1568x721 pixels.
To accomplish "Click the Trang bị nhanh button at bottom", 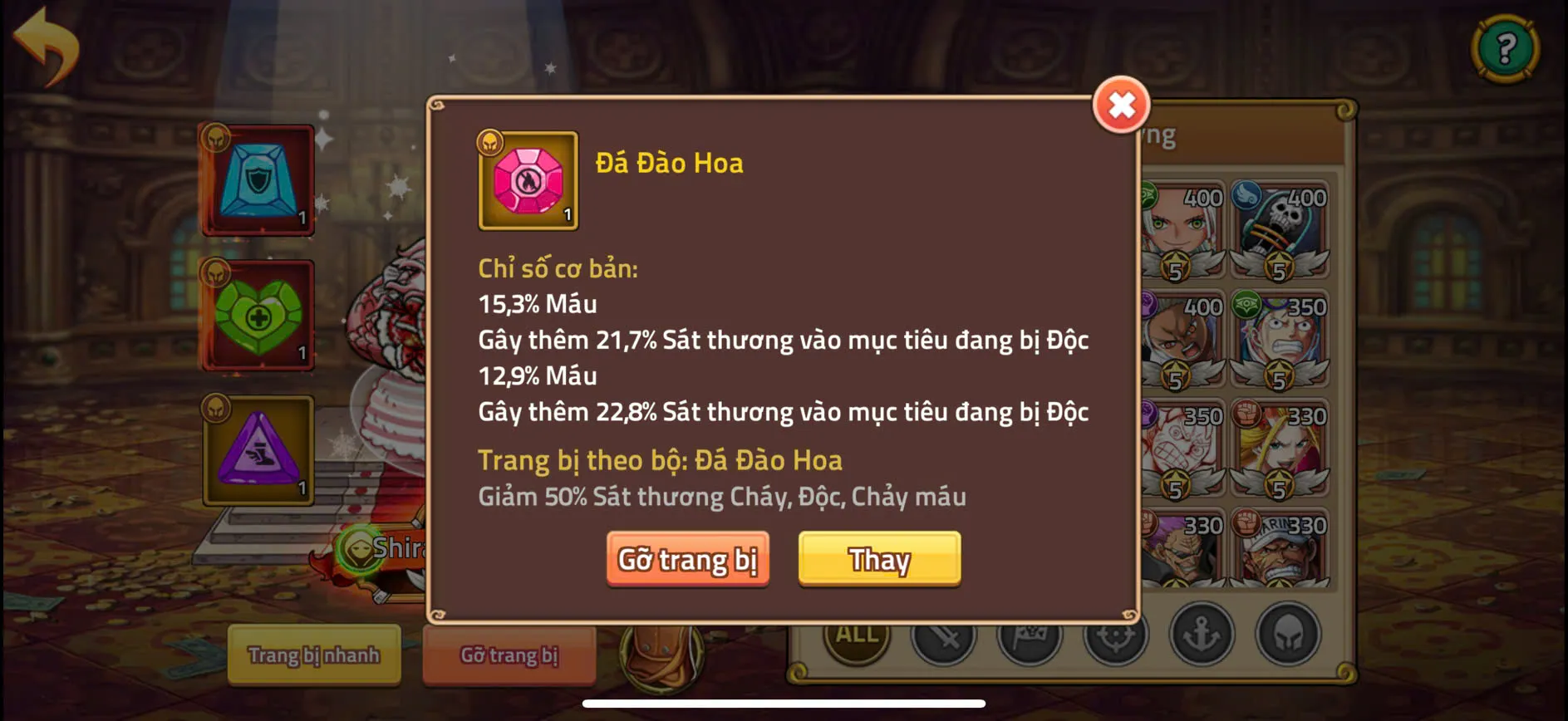I will coord(314,655).
